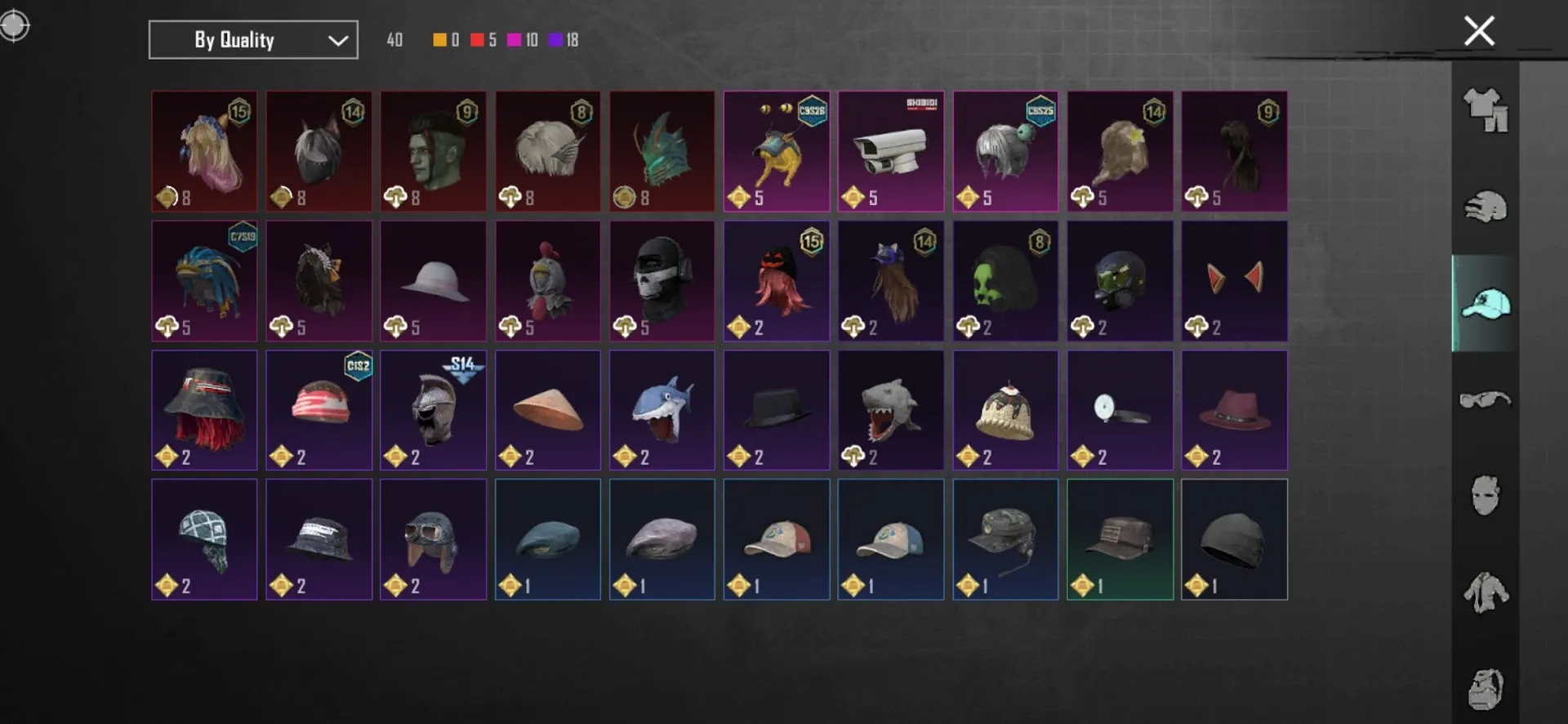Close the inventory with the X button
Viewport: 1568px width, 724px height.
[x=1478, y=30]
